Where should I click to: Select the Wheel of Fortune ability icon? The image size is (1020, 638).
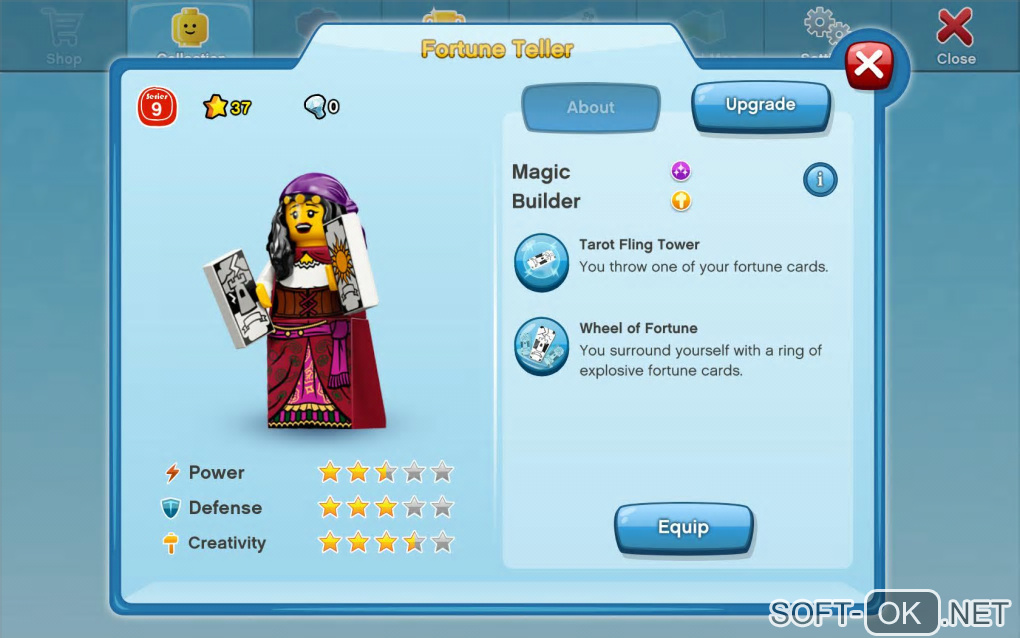[541, 346]
